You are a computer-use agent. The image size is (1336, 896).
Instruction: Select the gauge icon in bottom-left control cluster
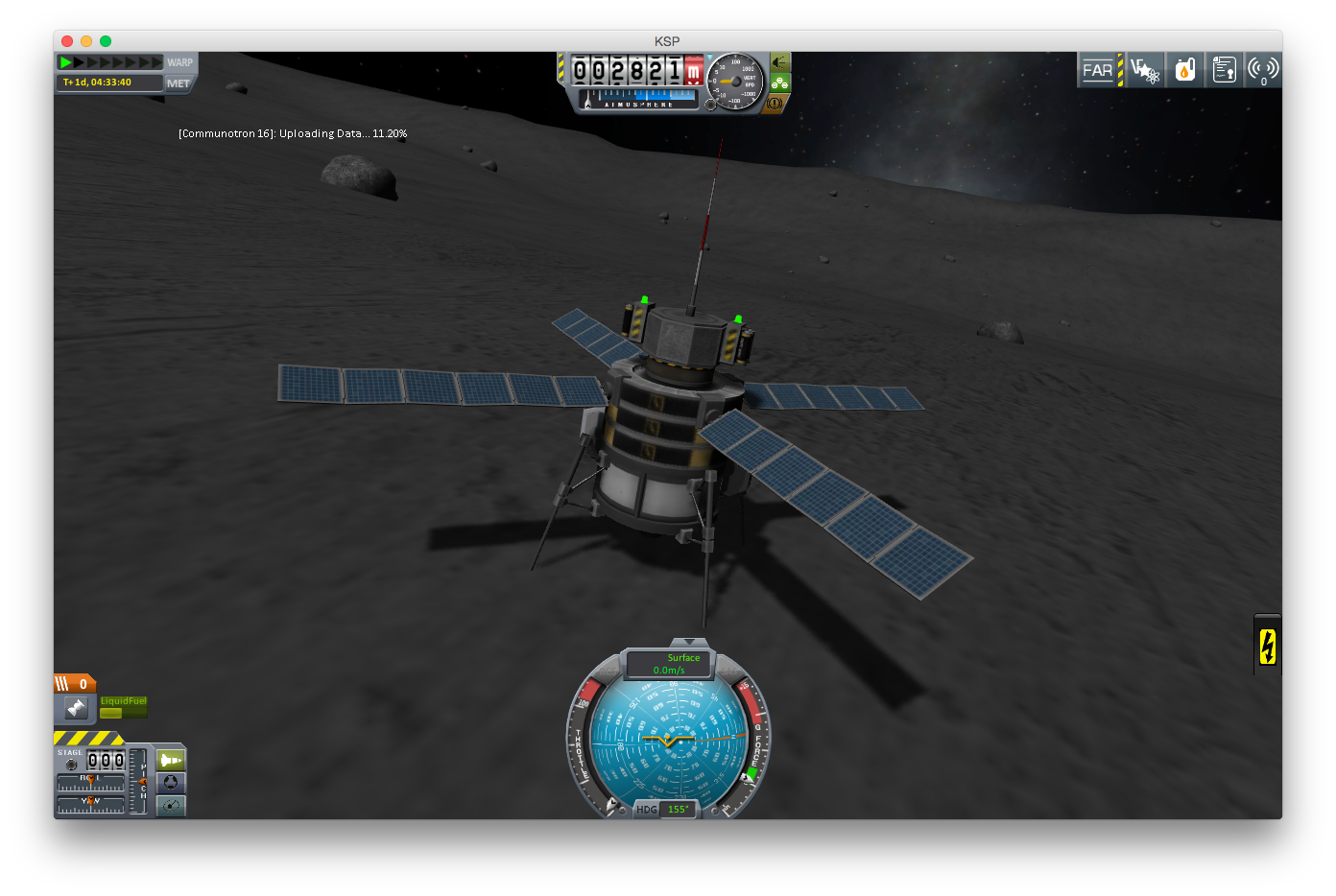(170, 806)
